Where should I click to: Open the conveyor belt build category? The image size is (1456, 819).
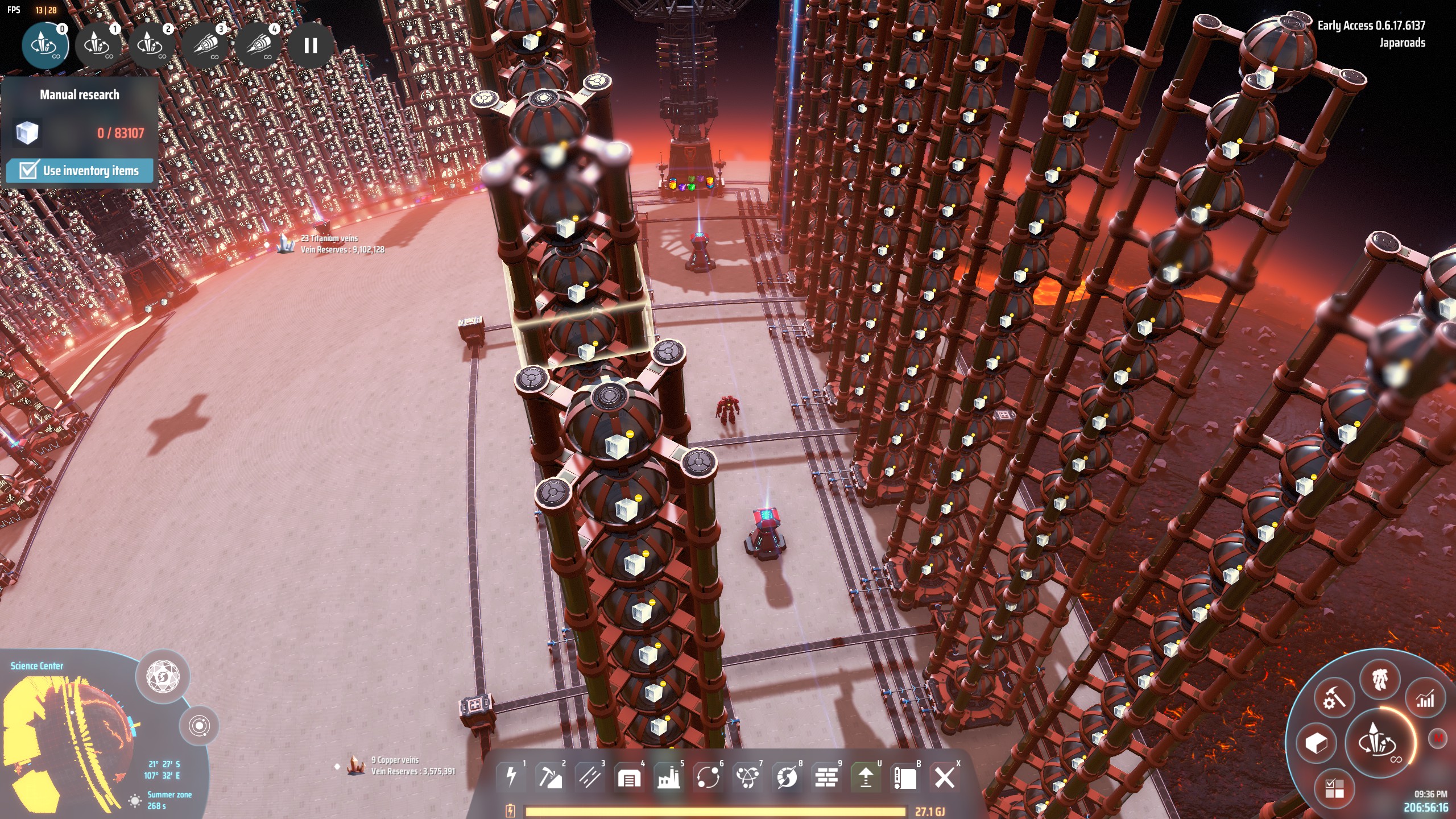point(590,777)
